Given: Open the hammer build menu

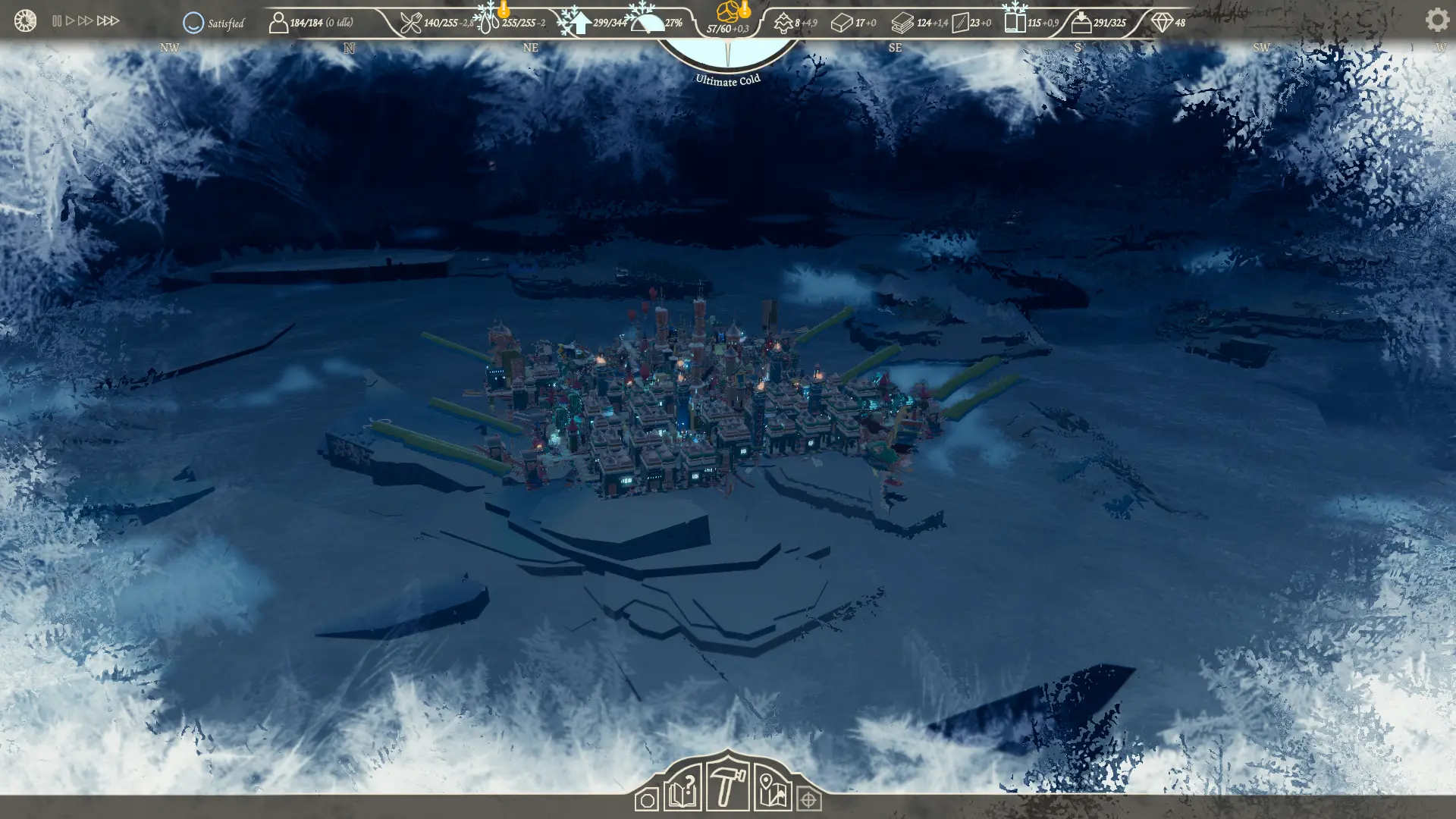Looking at the screenshot, I should tap(726, 786).
